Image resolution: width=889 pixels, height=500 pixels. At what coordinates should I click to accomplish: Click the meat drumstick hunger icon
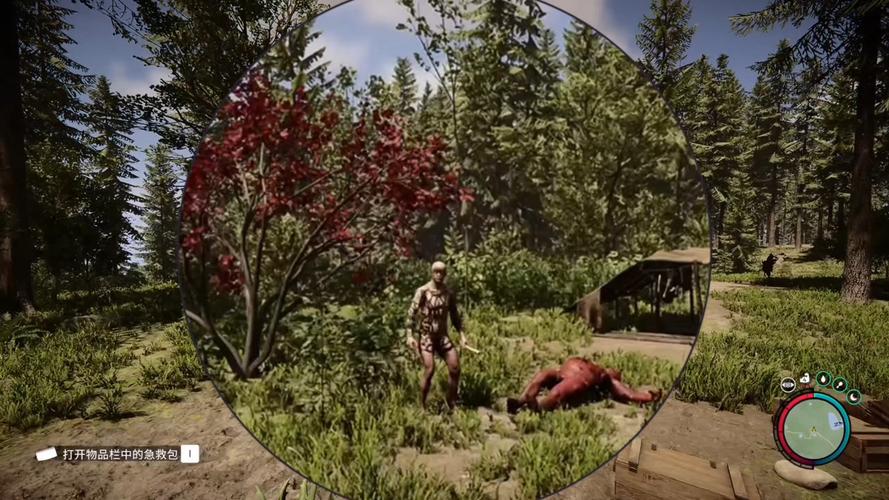840,384
